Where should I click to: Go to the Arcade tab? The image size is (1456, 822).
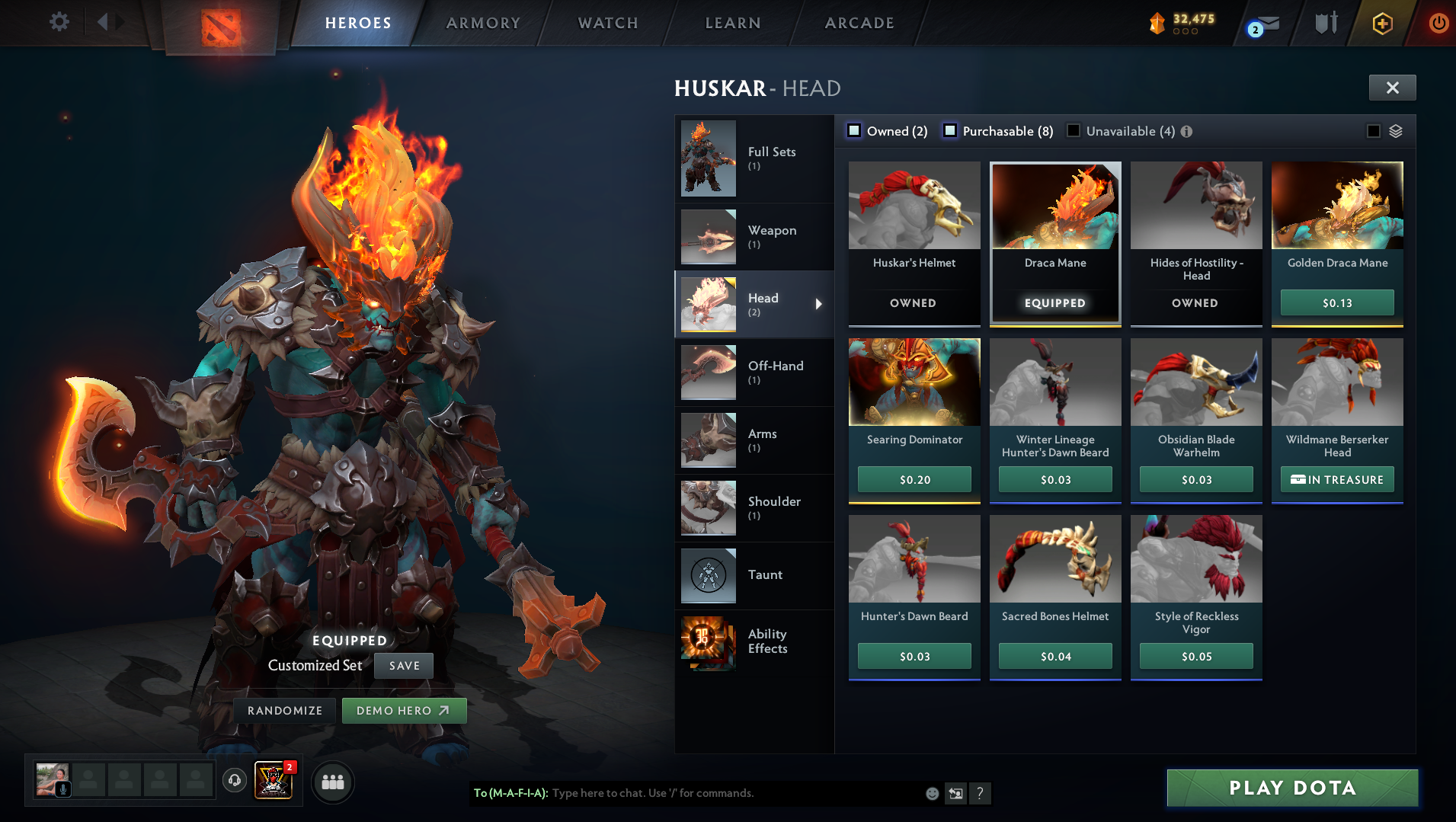tap(859, 23)
